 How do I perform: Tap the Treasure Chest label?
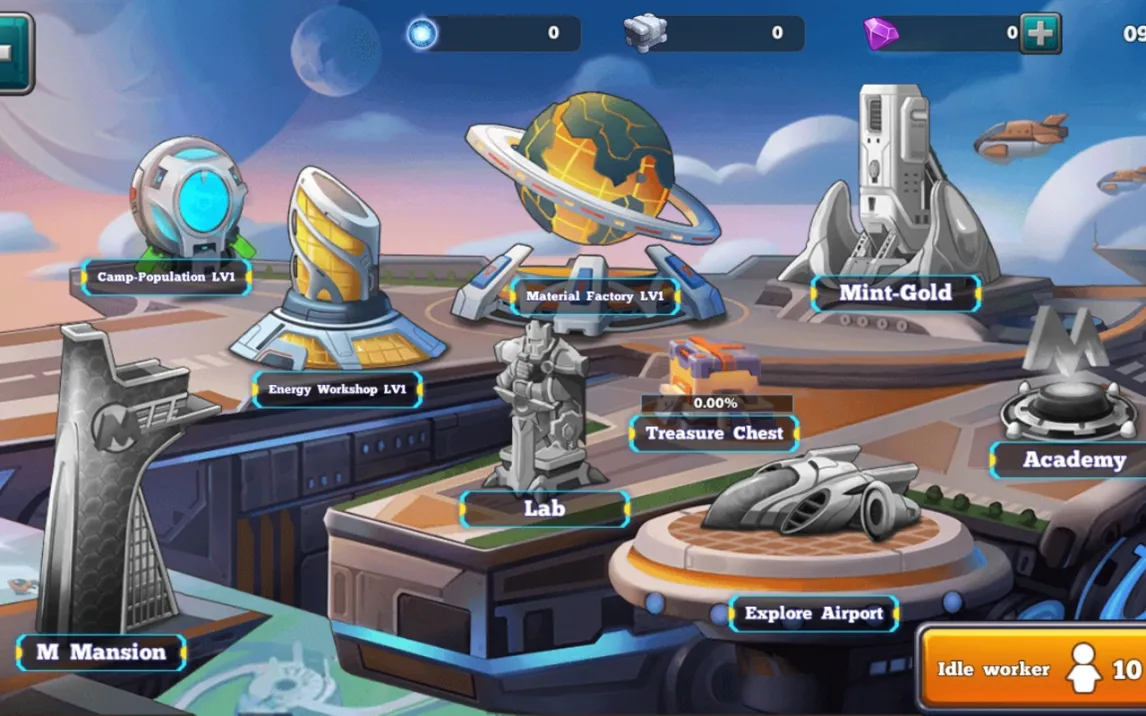point(714,433)
